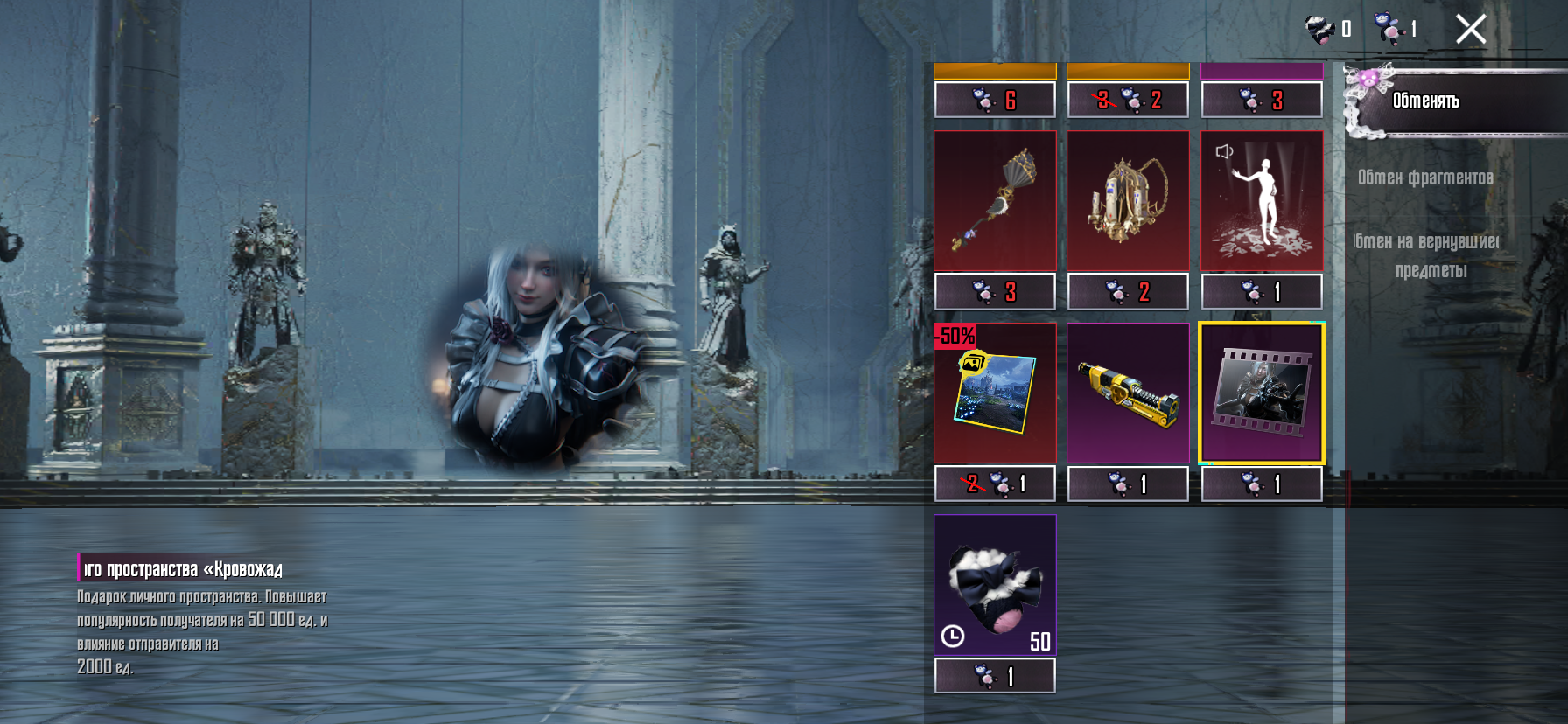Close the exchange shop window
This screenshot has width=1568, height=724.
click(1471, 30)
